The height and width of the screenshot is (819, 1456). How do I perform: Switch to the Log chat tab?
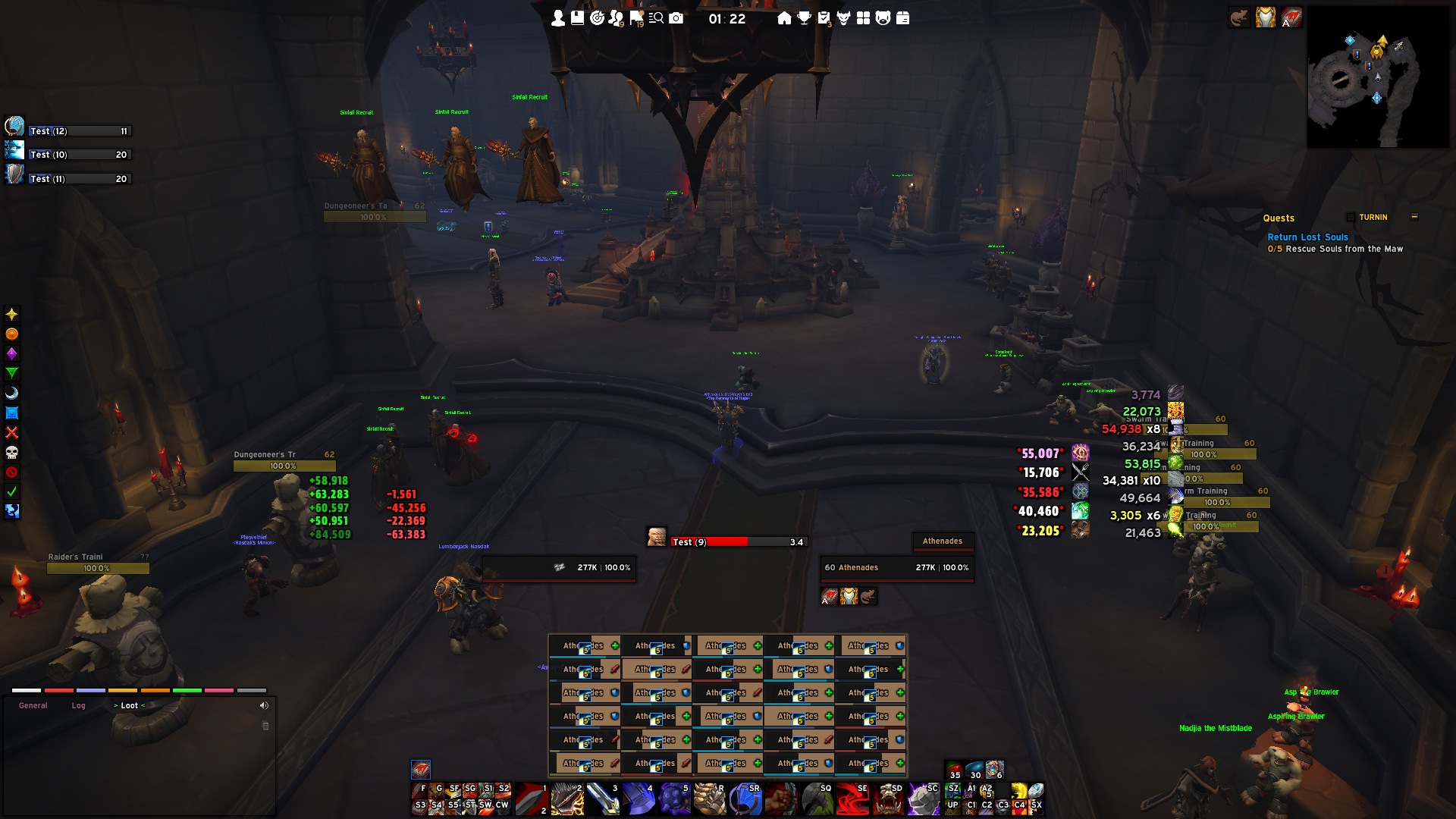(x=78, y=706)
